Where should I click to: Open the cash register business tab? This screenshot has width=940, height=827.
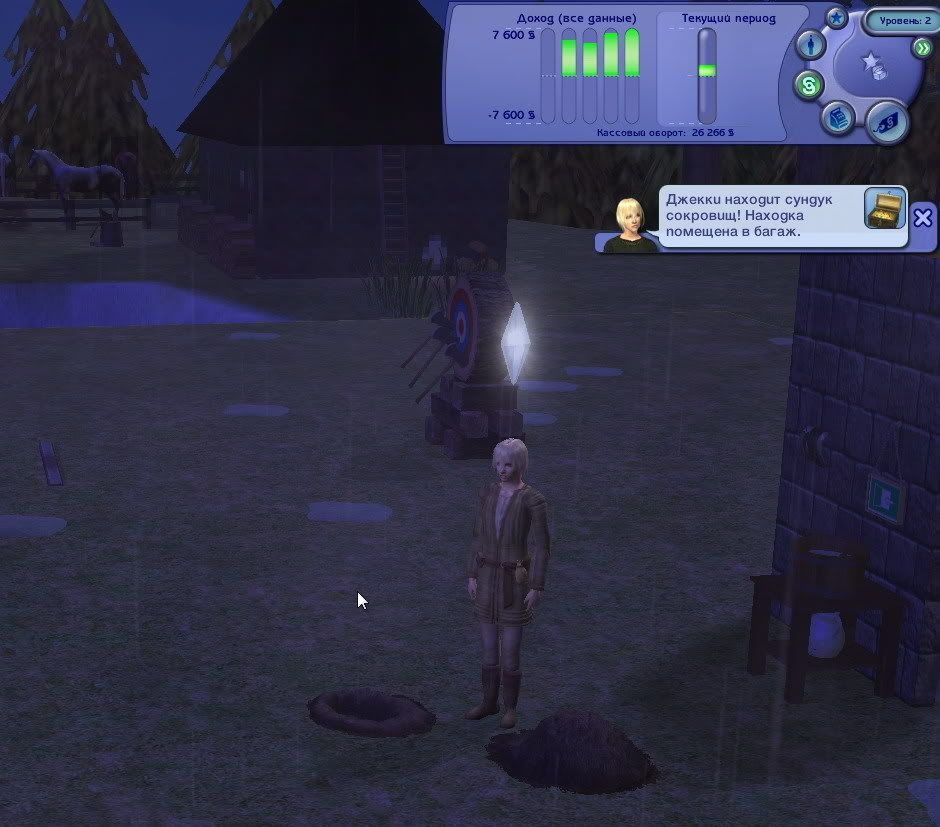pyautogui.click(x=837, y=118)
